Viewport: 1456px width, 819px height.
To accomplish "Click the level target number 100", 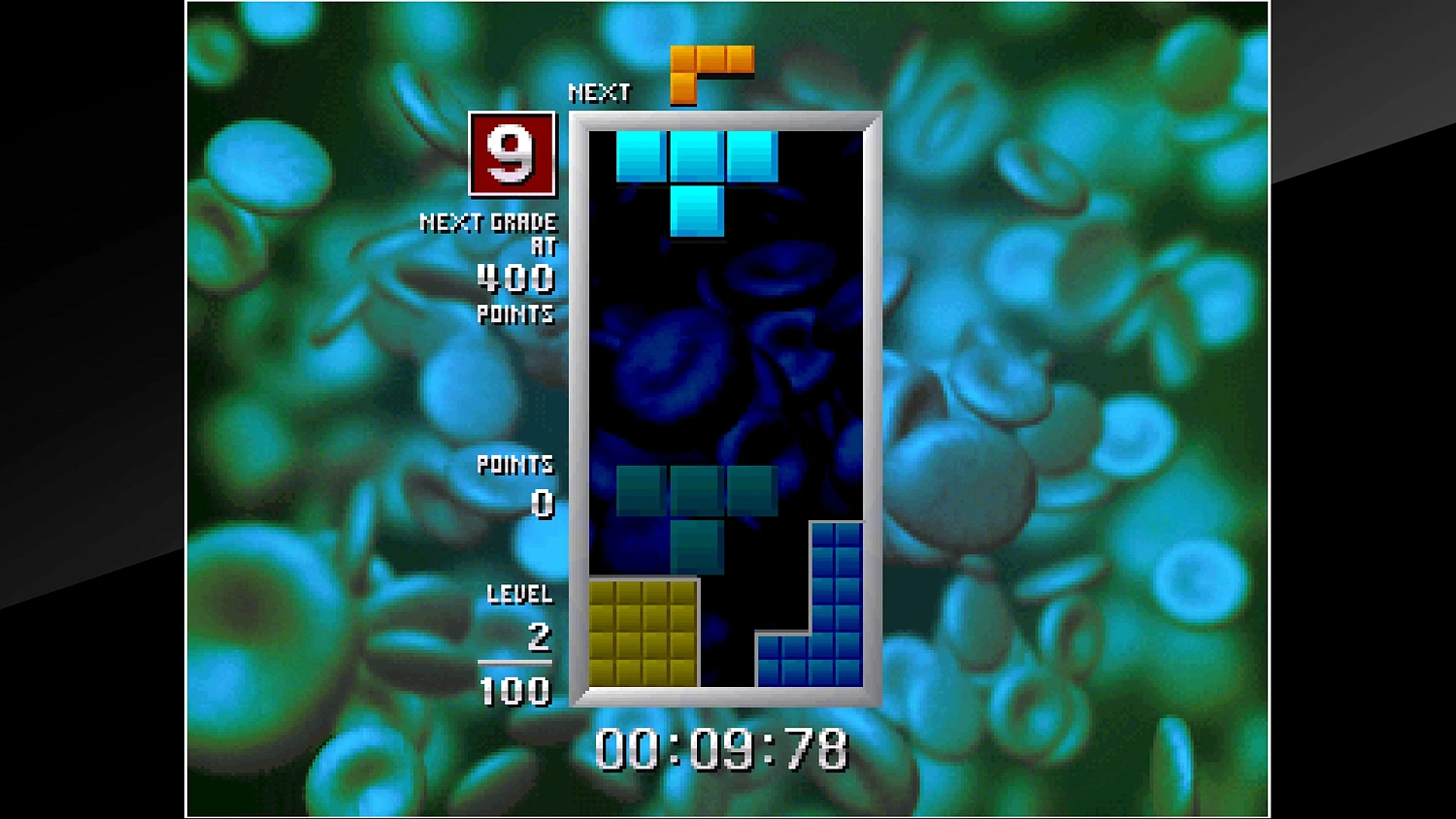I will pos(515,693).
